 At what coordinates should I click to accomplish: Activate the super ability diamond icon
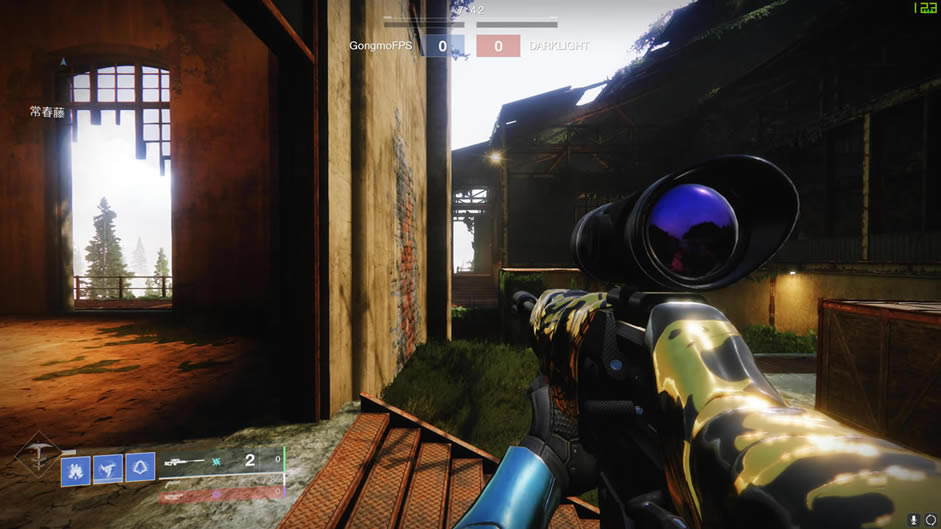[38, 457]
